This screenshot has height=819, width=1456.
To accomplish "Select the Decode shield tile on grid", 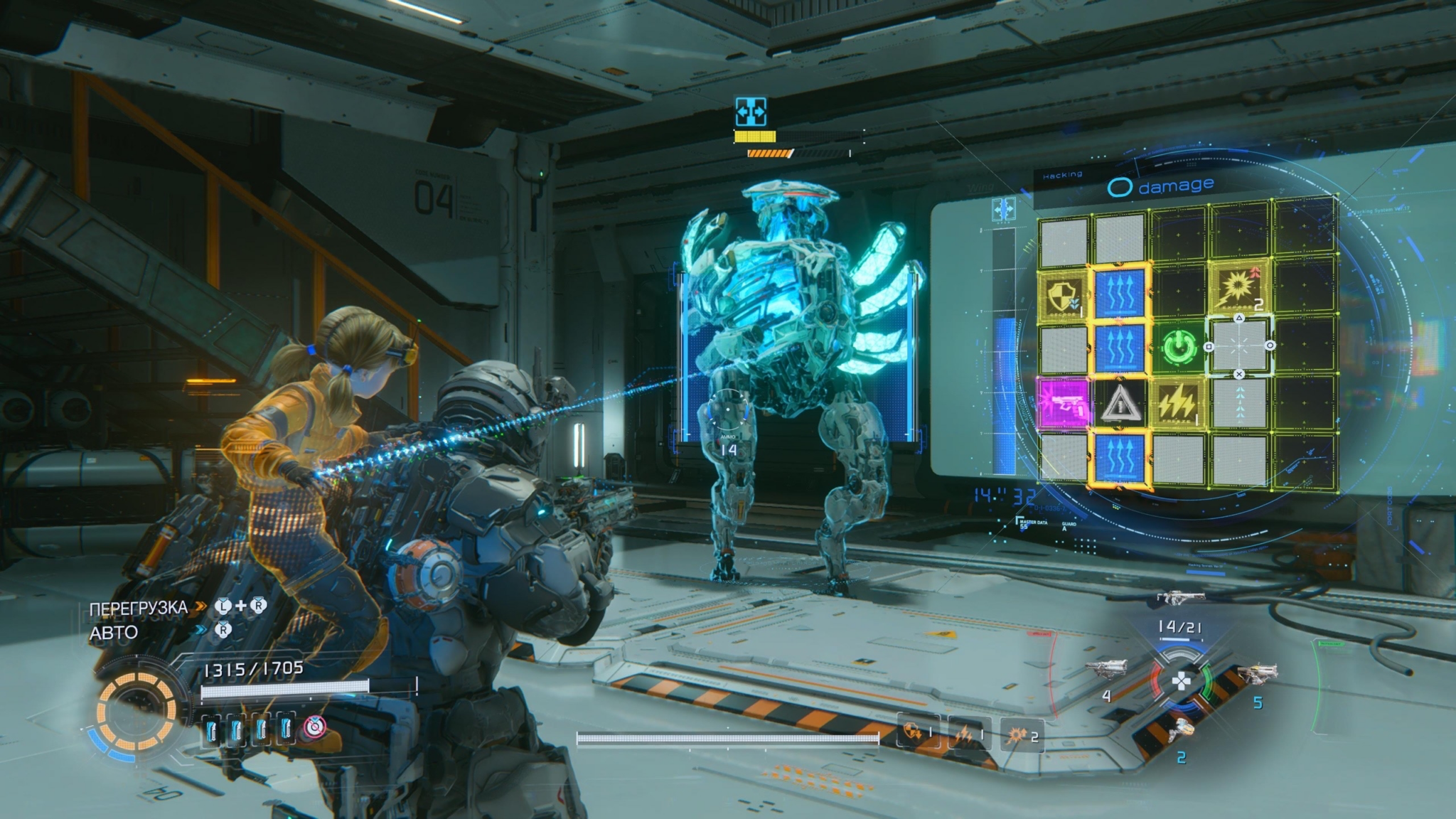I will coord(1063,293).
